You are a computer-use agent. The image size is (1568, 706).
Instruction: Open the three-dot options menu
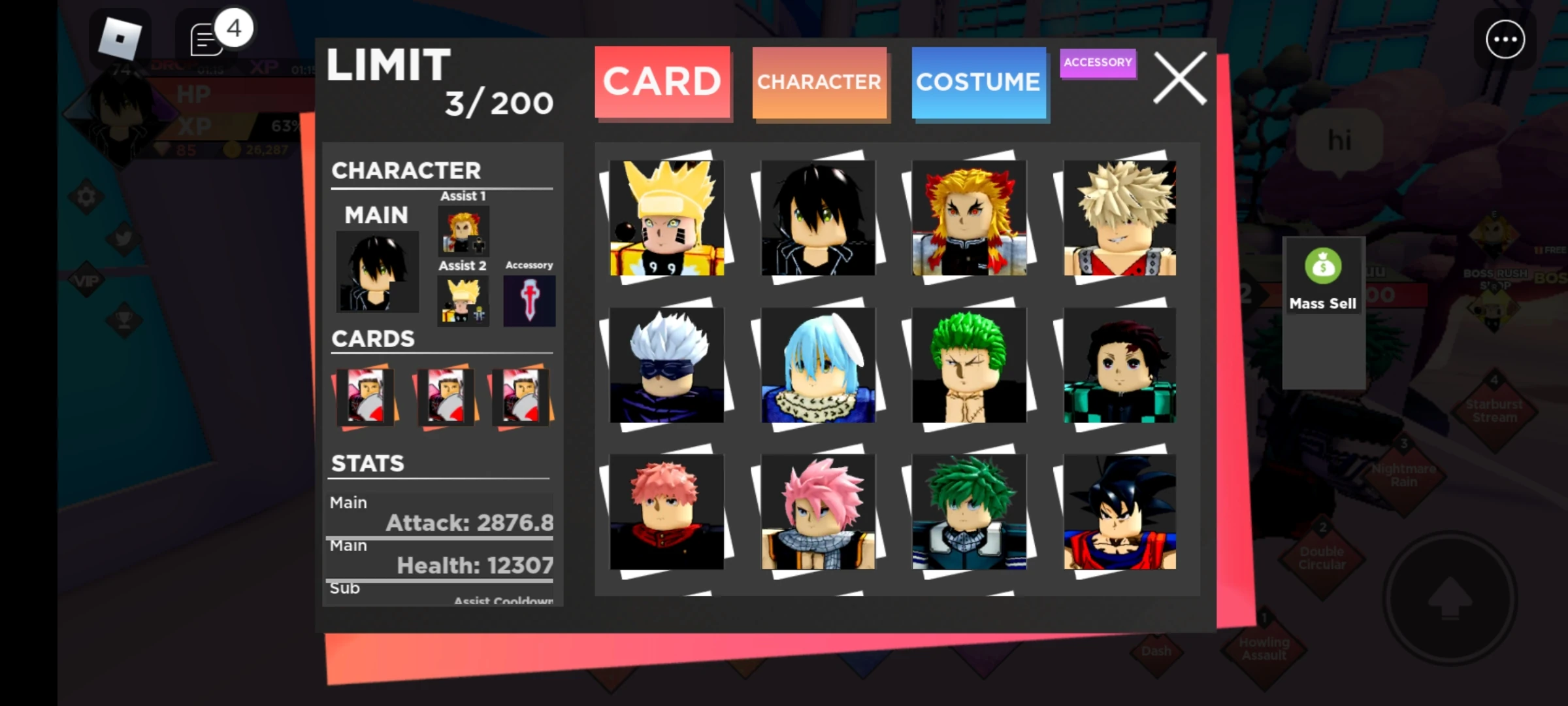pyautogui.click(x=1505, y=39)
